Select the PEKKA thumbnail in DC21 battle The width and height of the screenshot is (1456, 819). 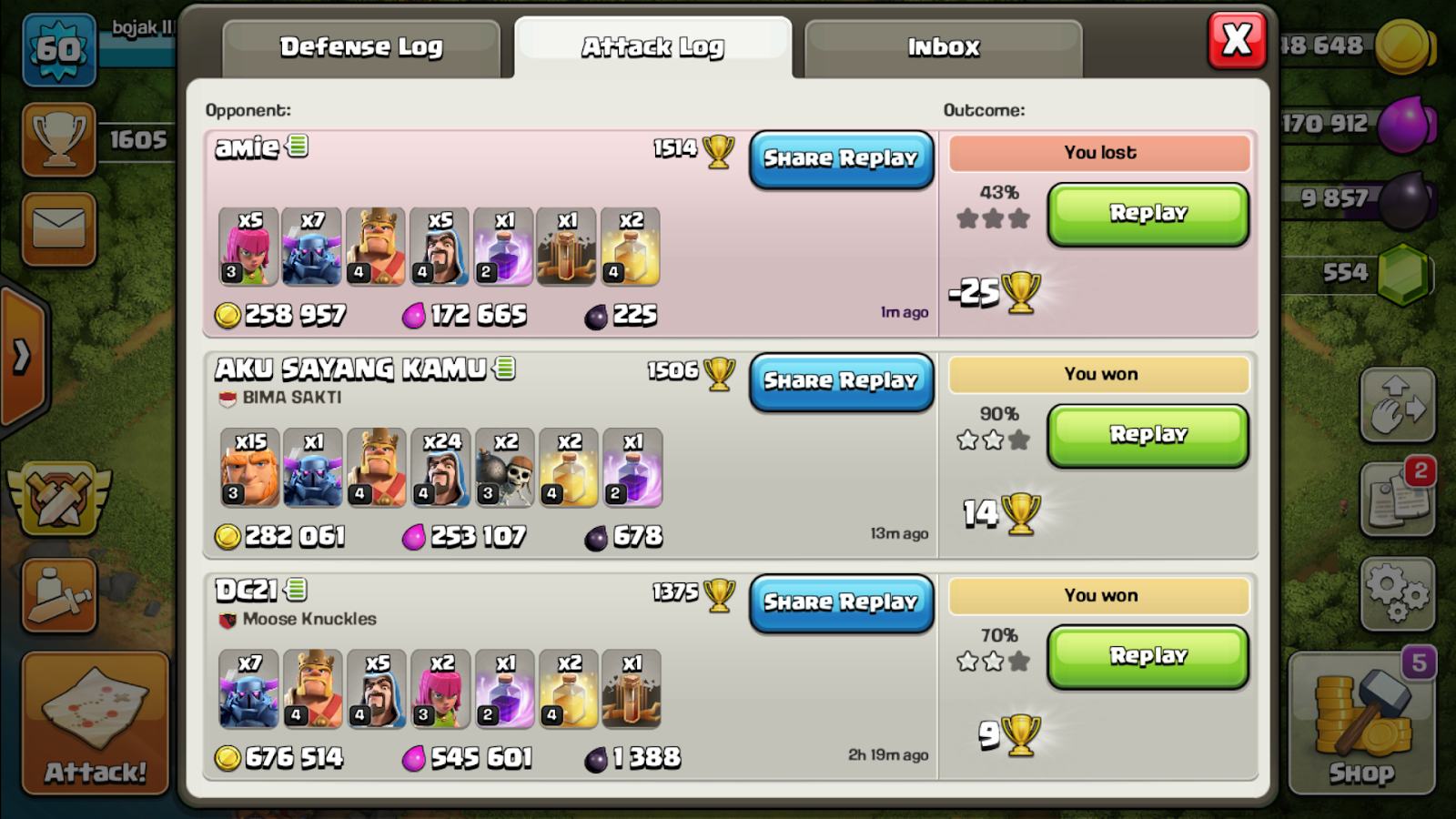pyautogui.click(x=248, y=691)
